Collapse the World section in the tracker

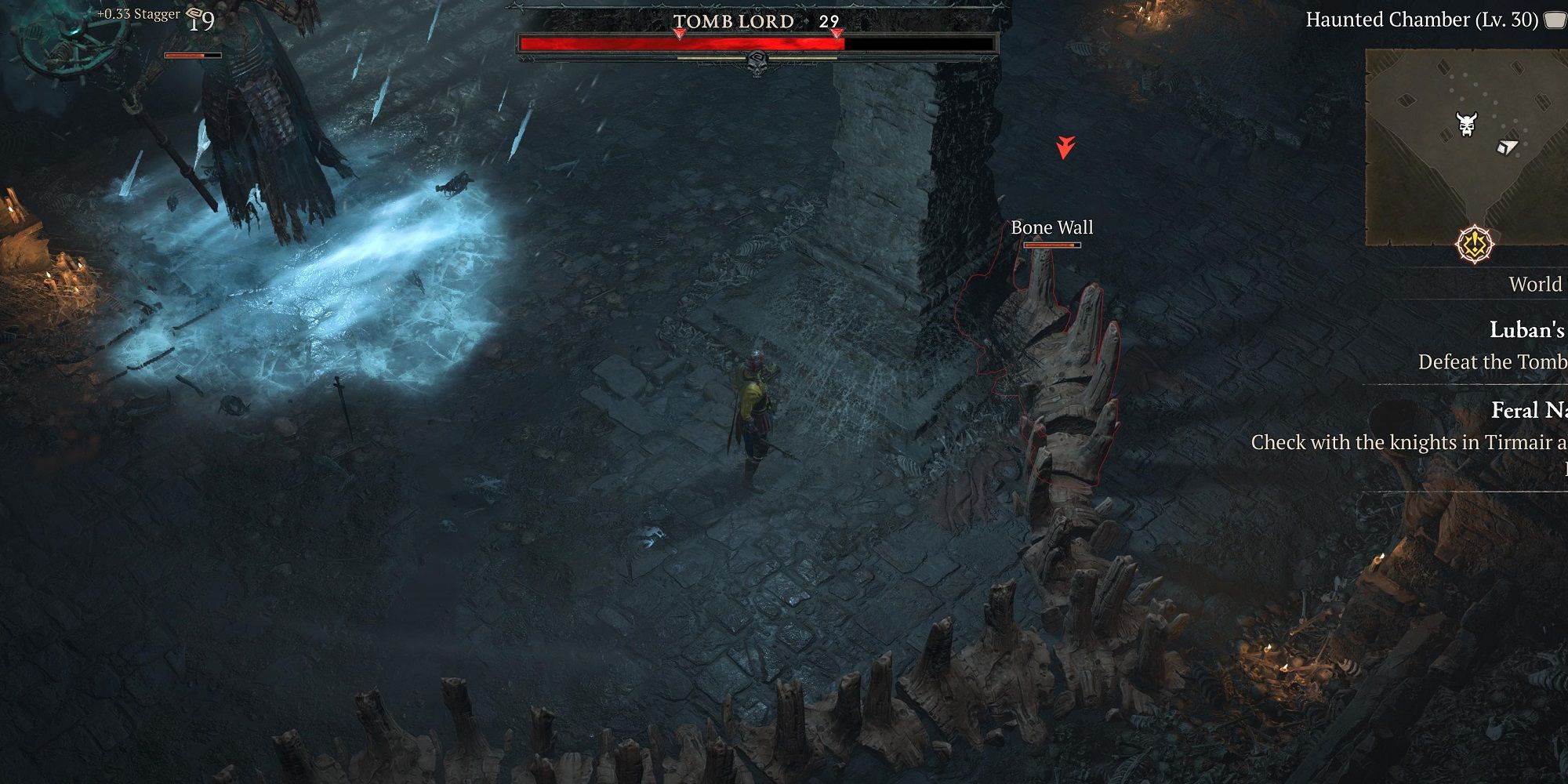click(1535, 284)
